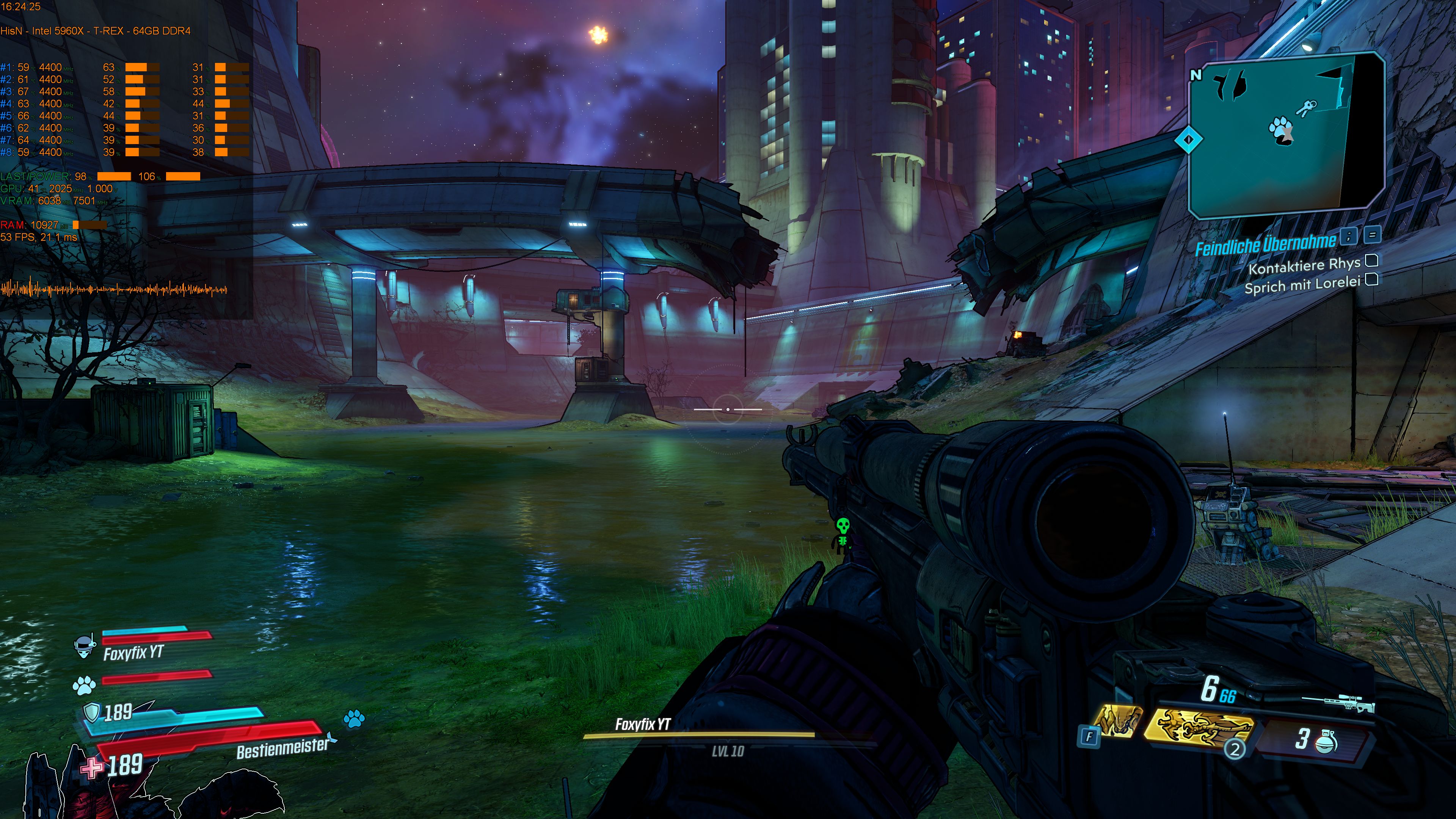This screenshot has width=1456, height=819.
Task: Click the Foxyfix YT nameplate above the XP bar
Action: tap(643, 724)
